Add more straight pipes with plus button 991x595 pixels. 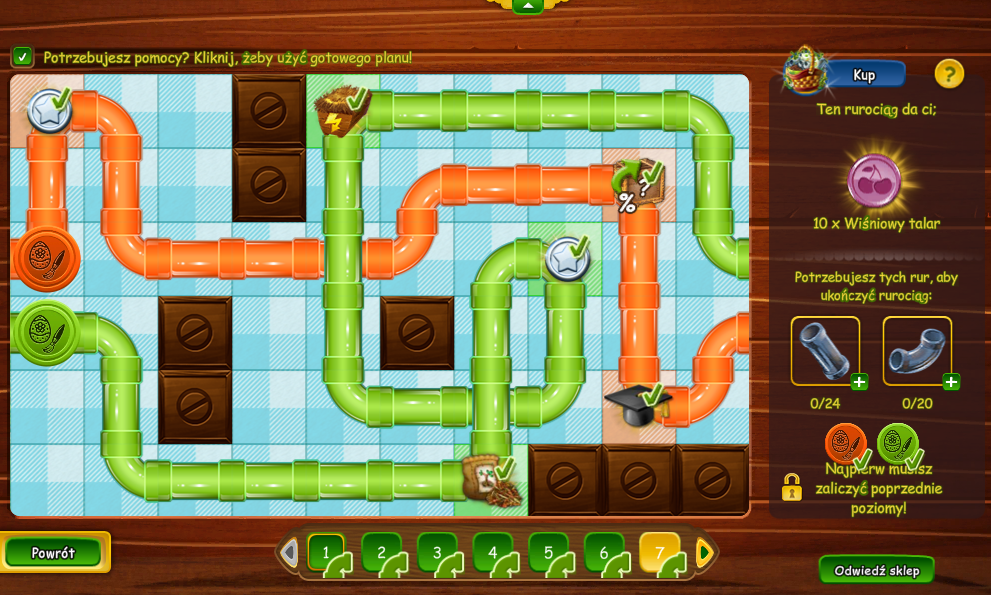click(x=859, y=382)
